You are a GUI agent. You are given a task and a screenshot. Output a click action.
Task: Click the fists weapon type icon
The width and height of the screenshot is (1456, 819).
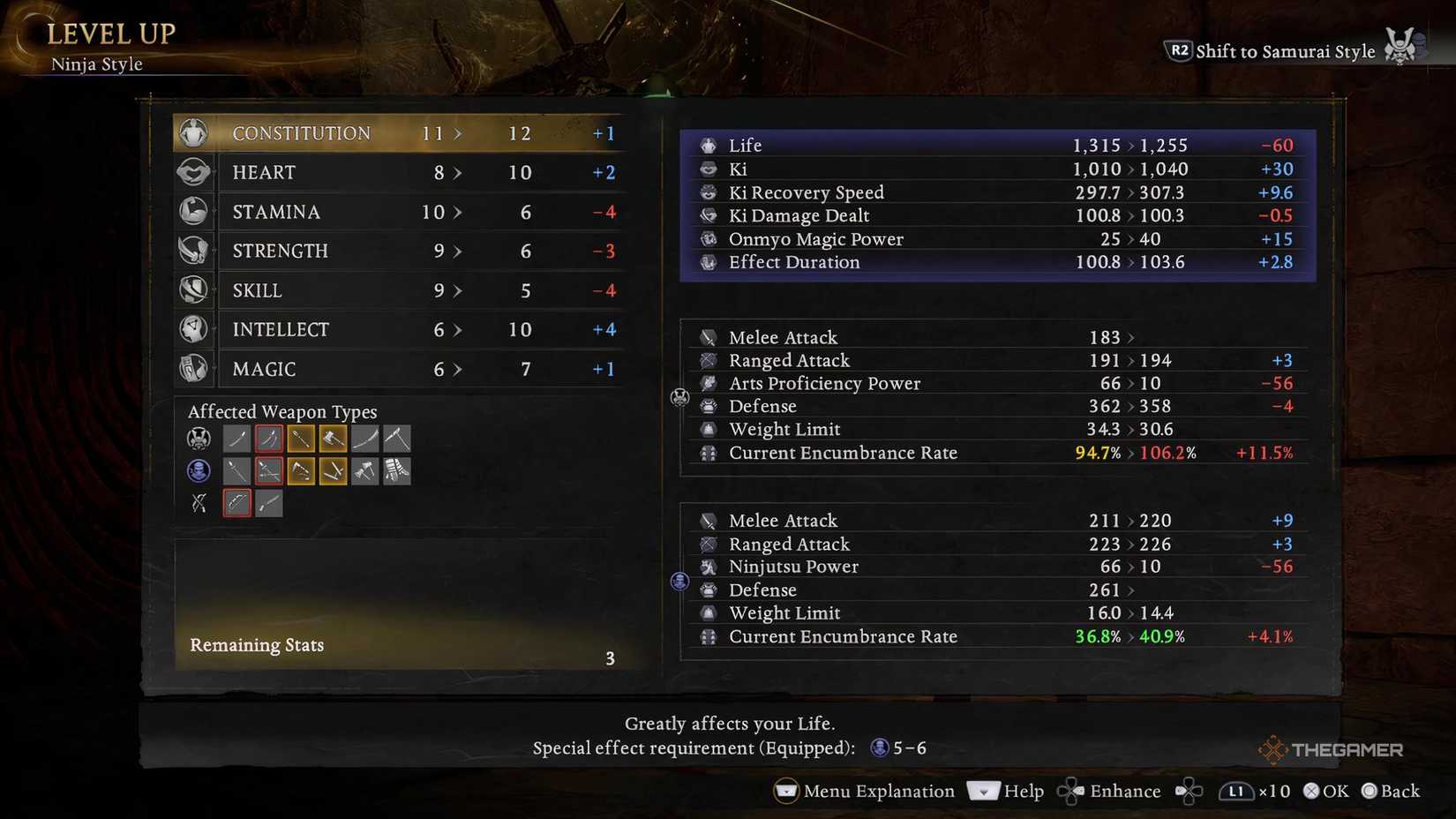coord(396,470)
